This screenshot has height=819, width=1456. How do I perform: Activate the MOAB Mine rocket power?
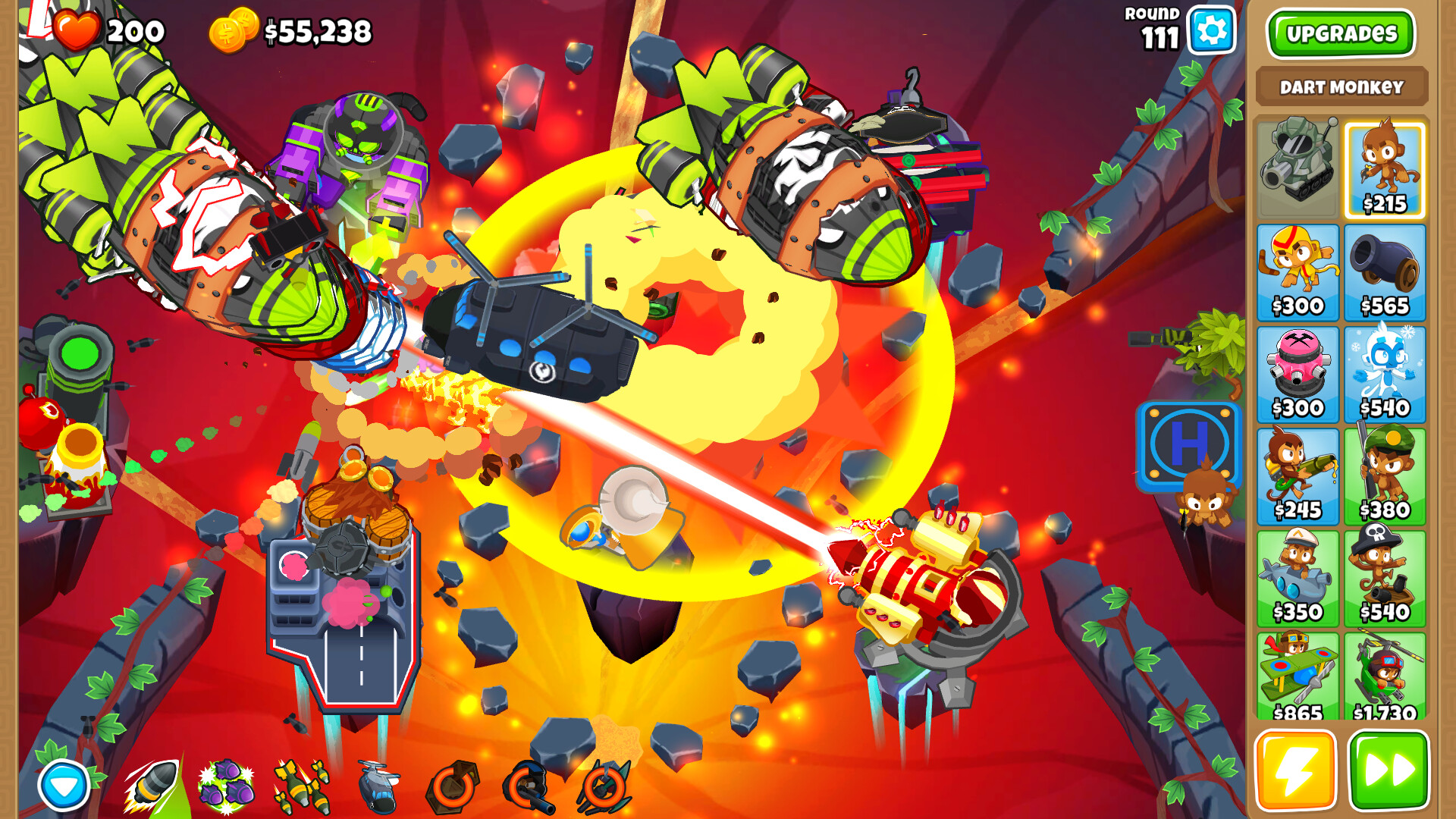[149, 784]
